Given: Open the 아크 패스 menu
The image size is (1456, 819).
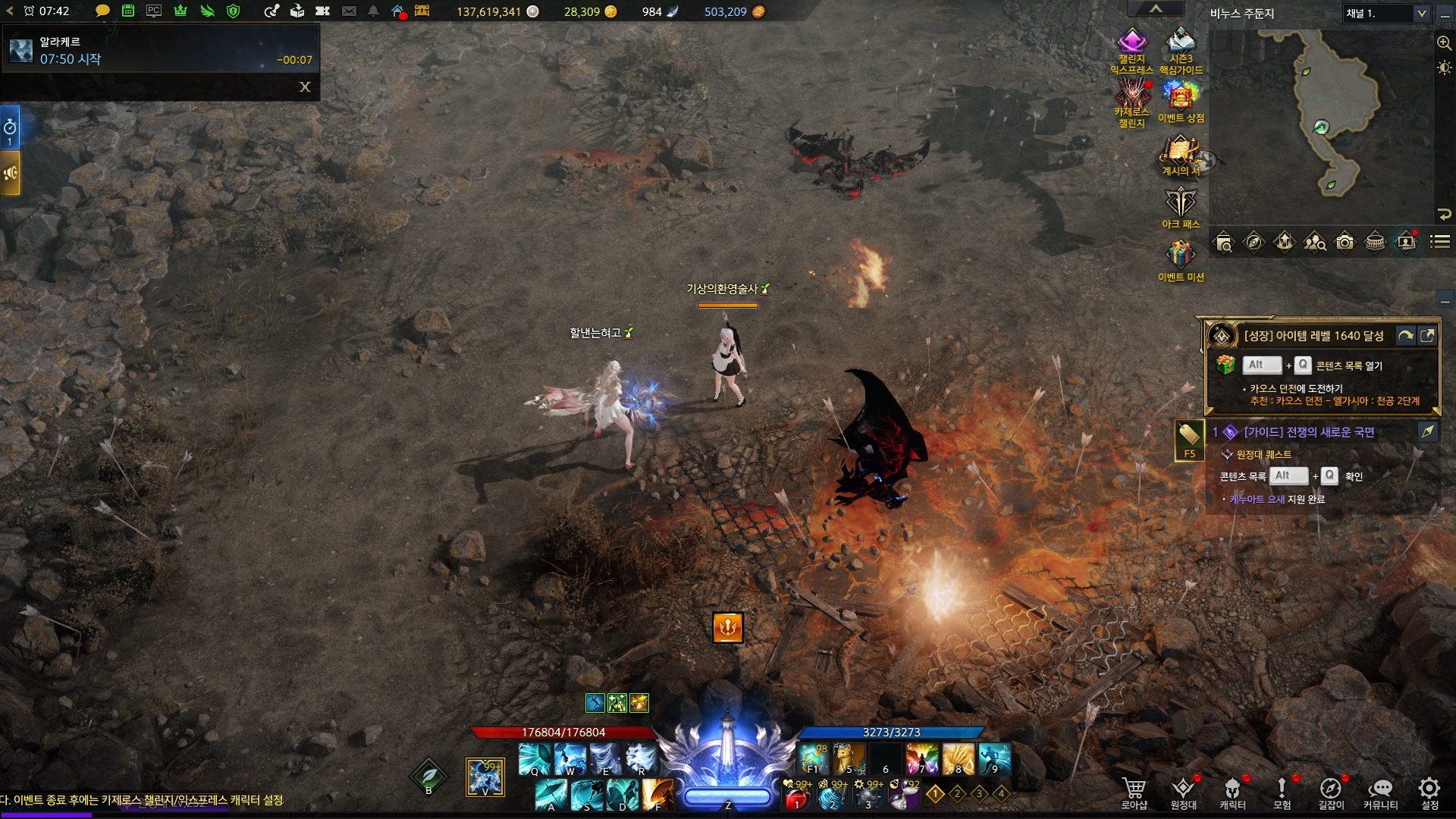Looking at the screenshot, I should [1181, 203].
